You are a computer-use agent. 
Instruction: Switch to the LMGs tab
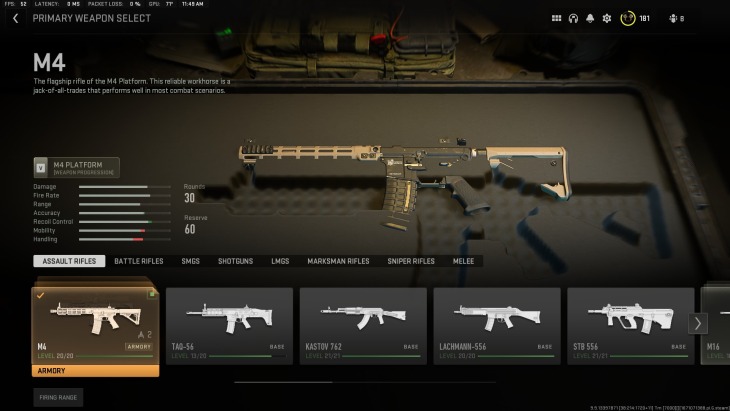coord(280,261)
